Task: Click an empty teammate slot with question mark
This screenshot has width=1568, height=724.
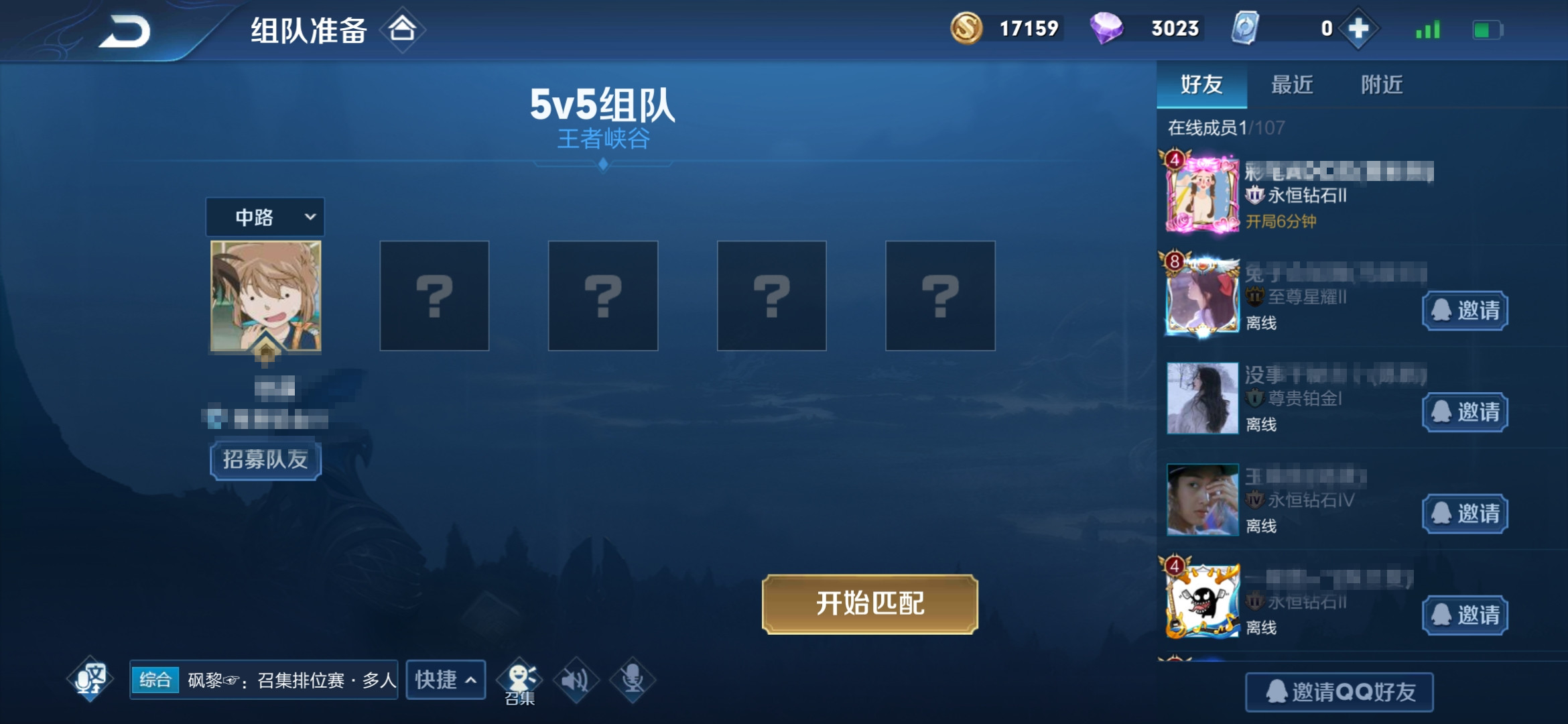Action: pyautogui.click(x=434, y=295)
